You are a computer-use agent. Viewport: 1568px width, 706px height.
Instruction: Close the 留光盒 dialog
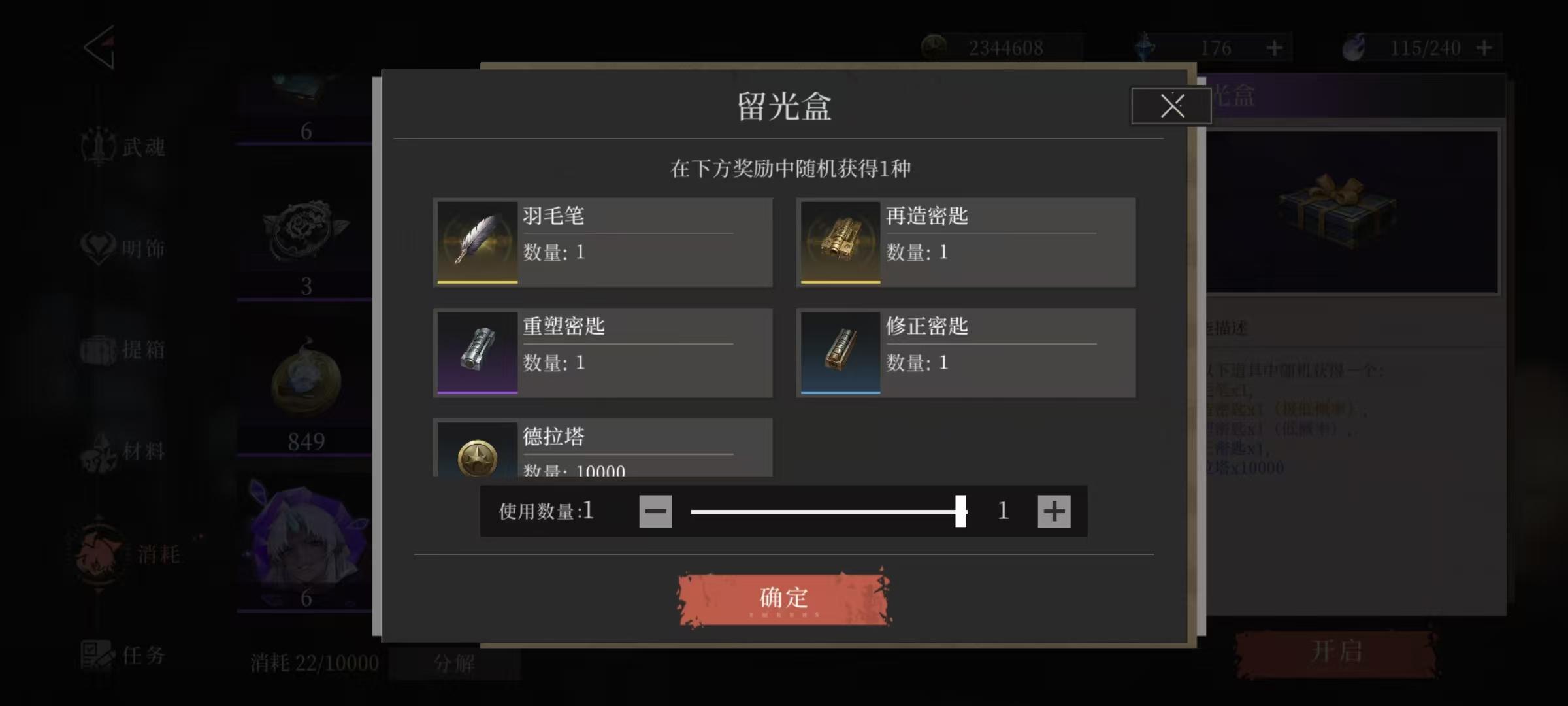(1170, 106)
